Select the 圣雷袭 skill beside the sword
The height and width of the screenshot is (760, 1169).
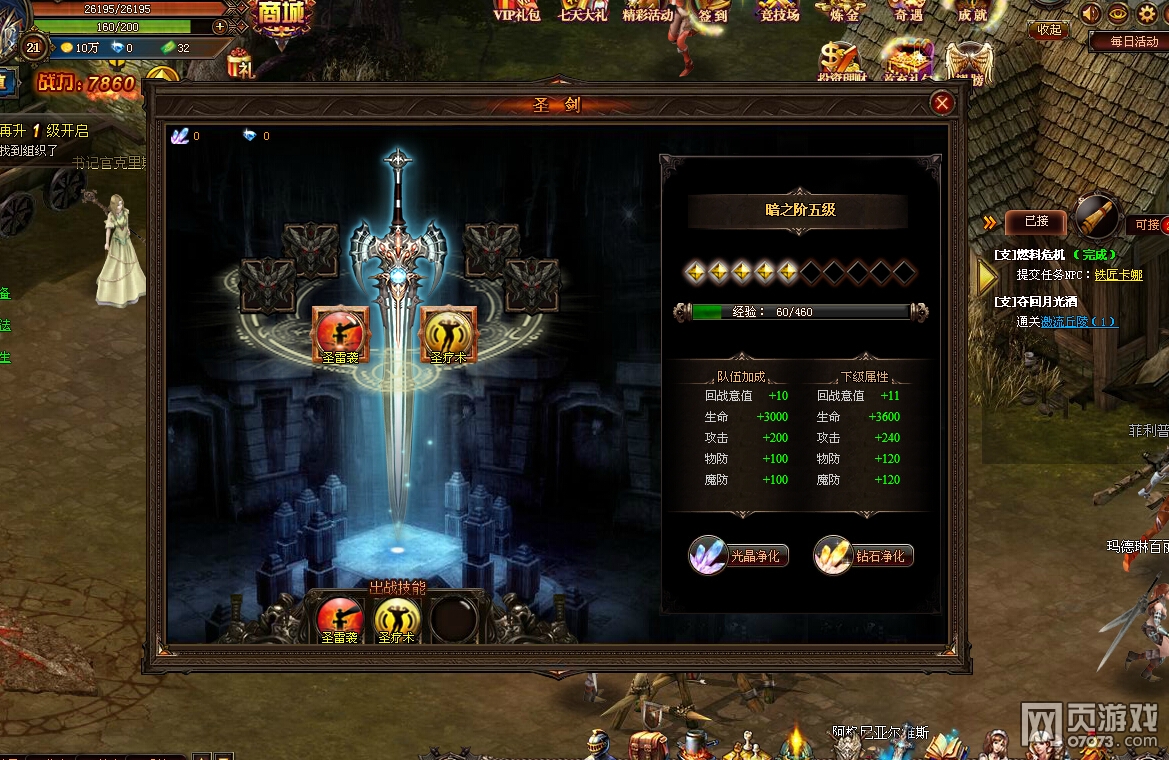[341, 333]
